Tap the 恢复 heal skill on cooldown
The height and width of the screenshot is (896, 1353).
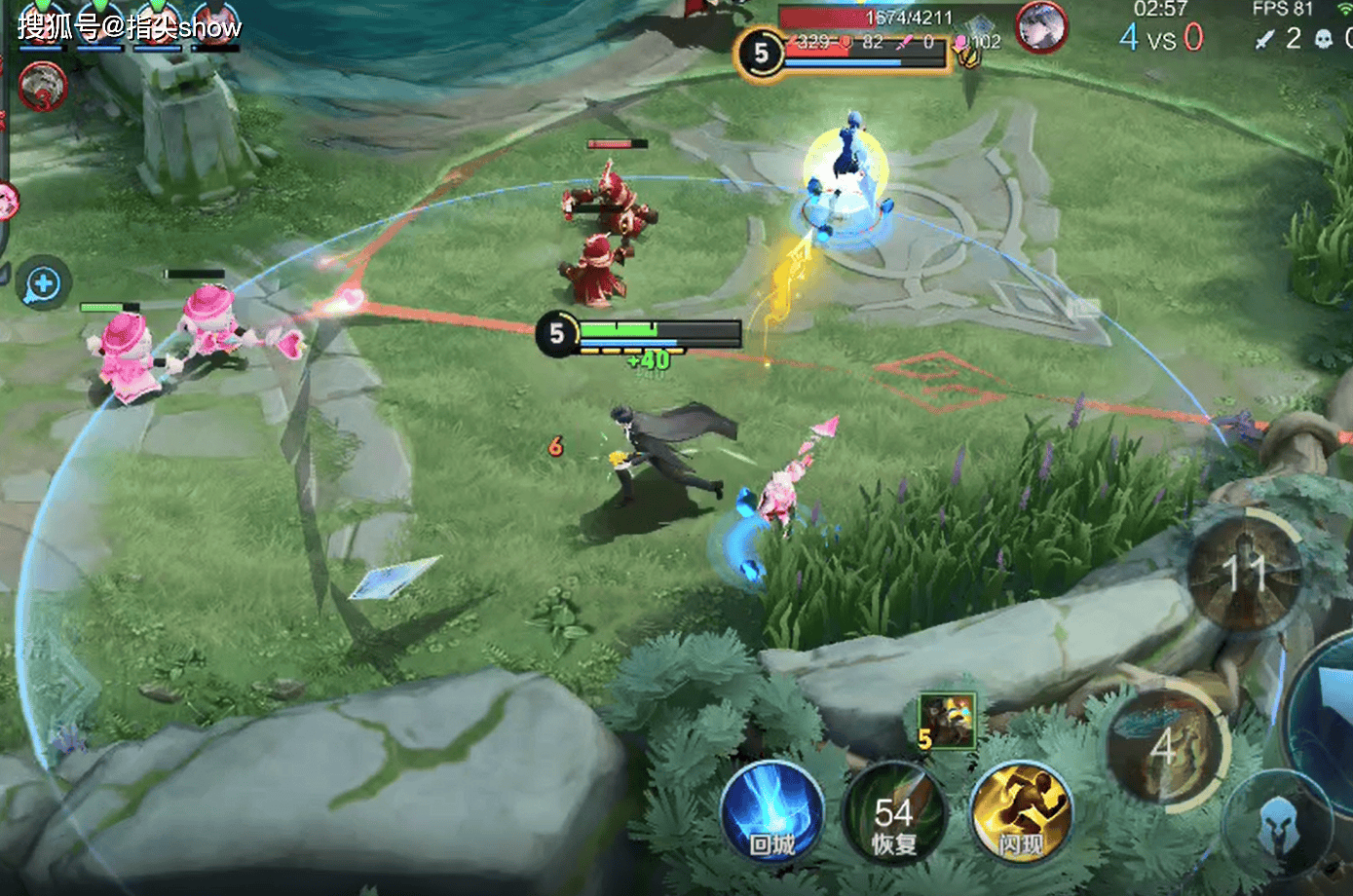click(893, 815)
